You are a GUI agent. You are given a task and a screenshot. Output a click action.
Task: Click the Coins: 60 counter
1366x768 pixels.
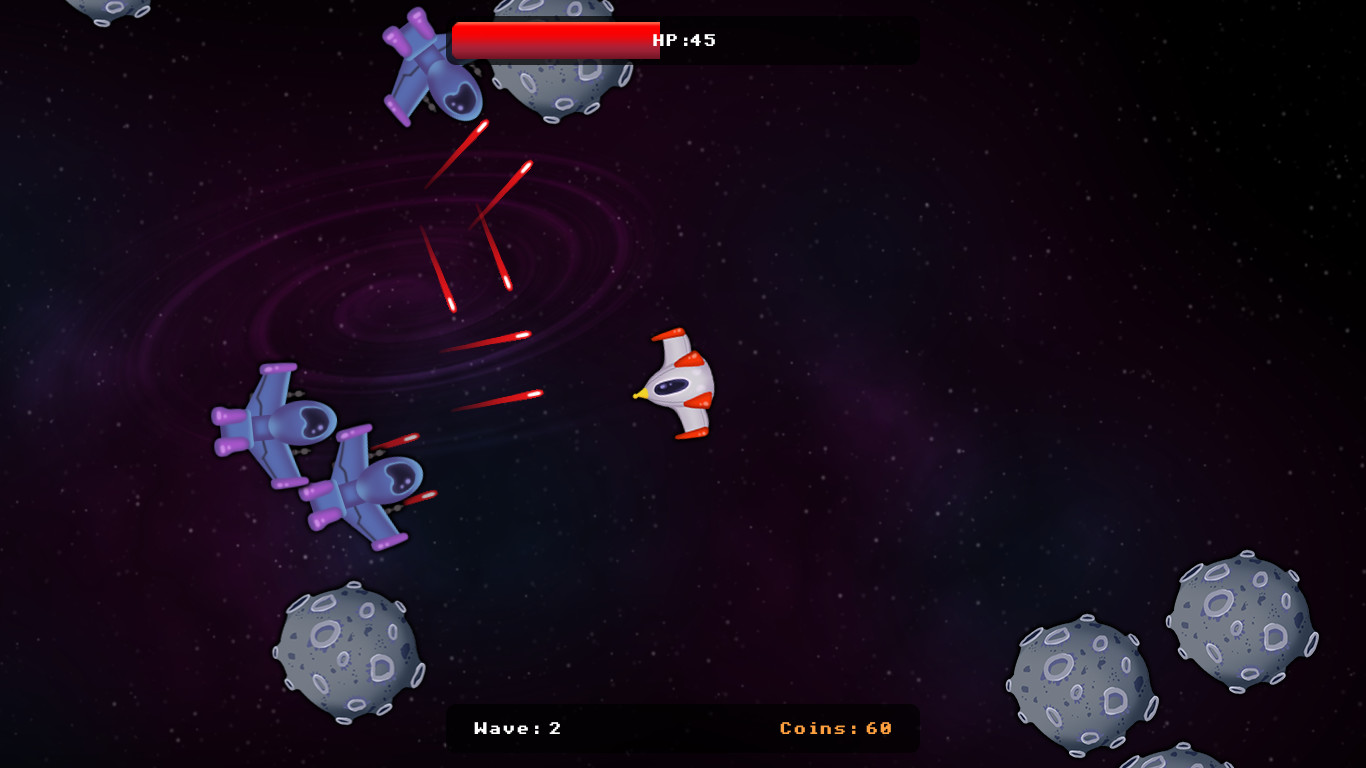(836, 729)
